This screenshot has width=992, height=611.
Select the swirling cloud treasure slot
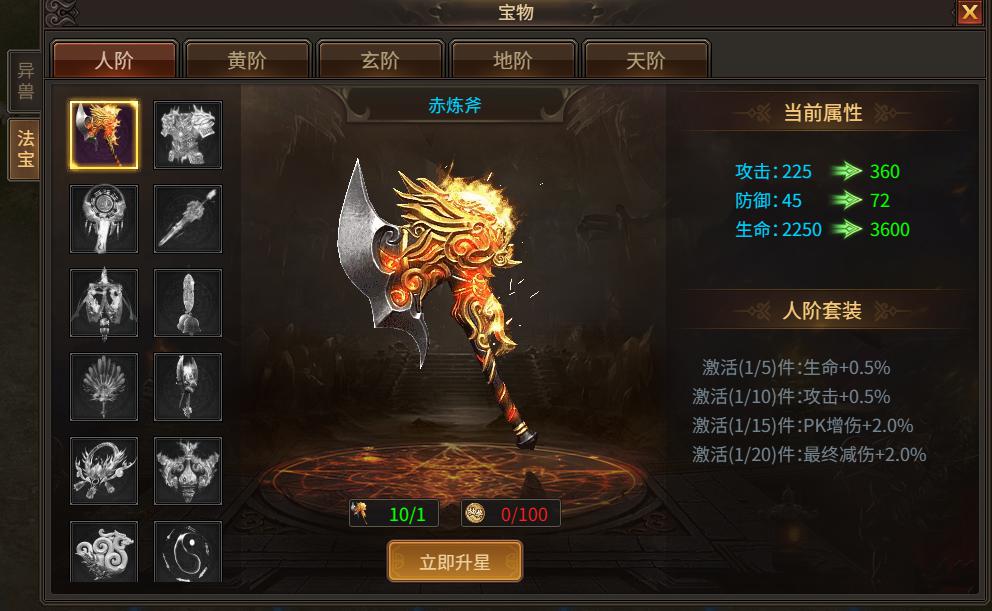tap(104, 553)
